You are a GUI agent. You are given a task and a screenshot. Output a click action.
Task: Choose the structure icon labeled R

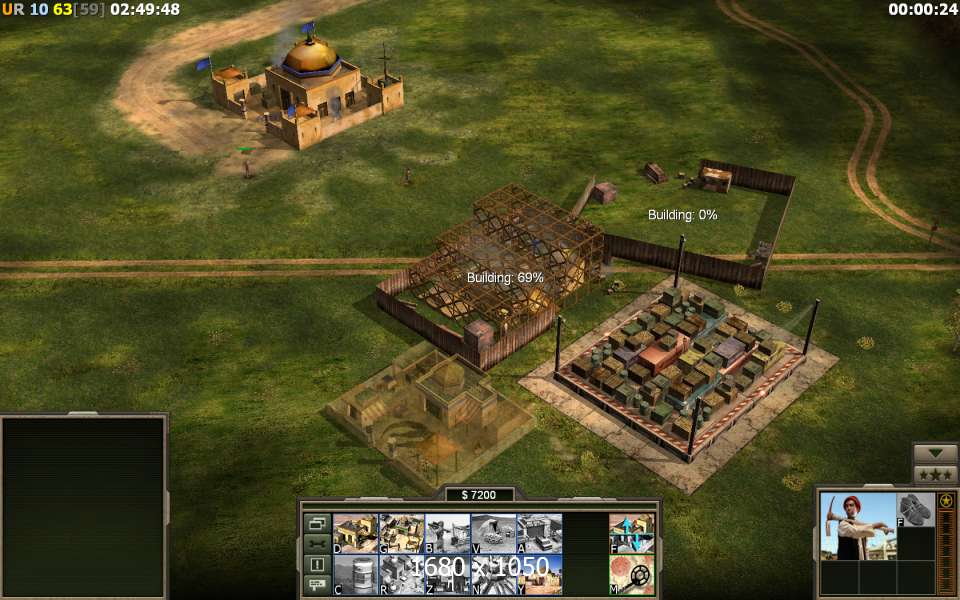401,575
